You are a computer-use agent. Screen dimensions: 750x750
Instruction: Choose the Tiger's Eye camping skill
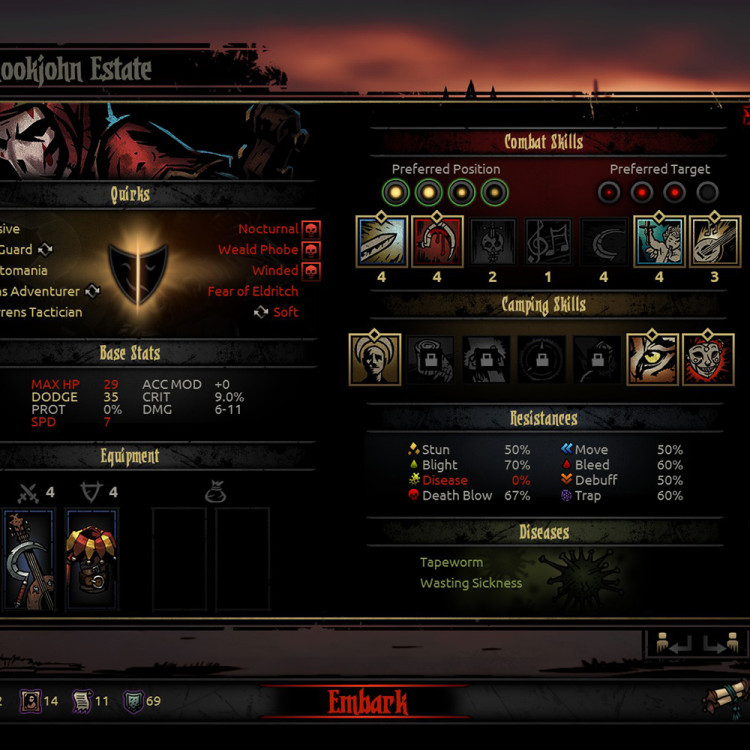click(x=652, y=360)
